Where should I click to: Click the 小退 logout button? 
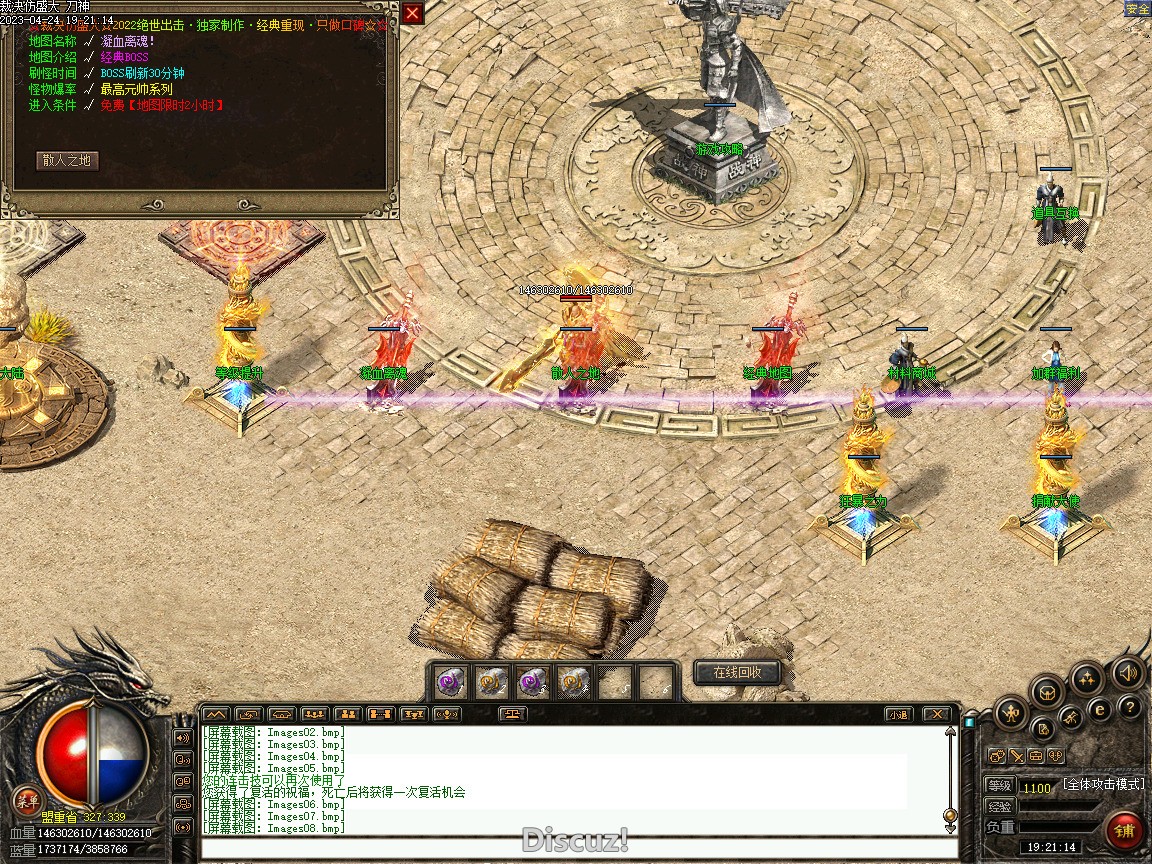(898, 714)
